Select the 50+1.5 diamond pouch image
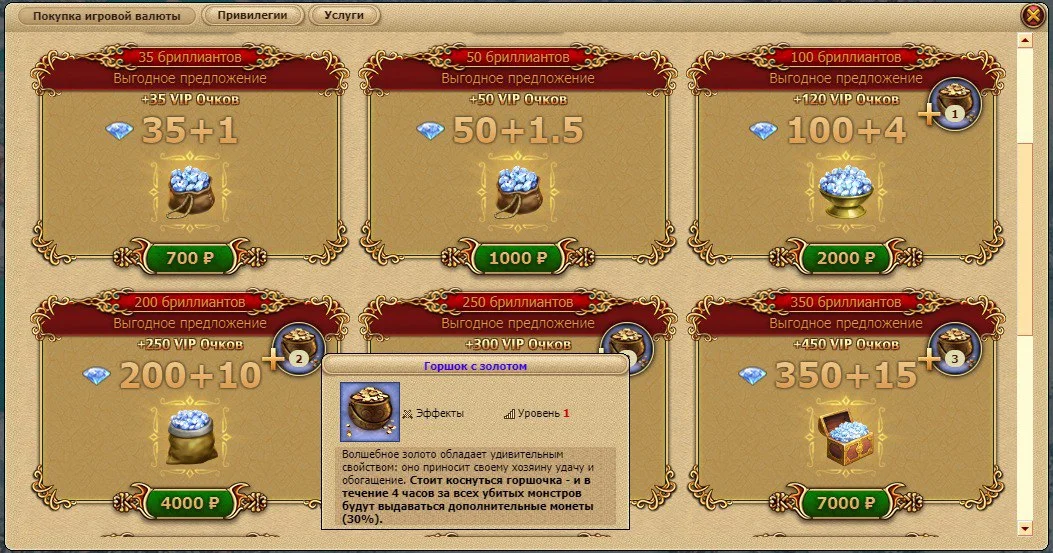The height and width of the screenshot is (553, 1053). (x=517, y=192)
